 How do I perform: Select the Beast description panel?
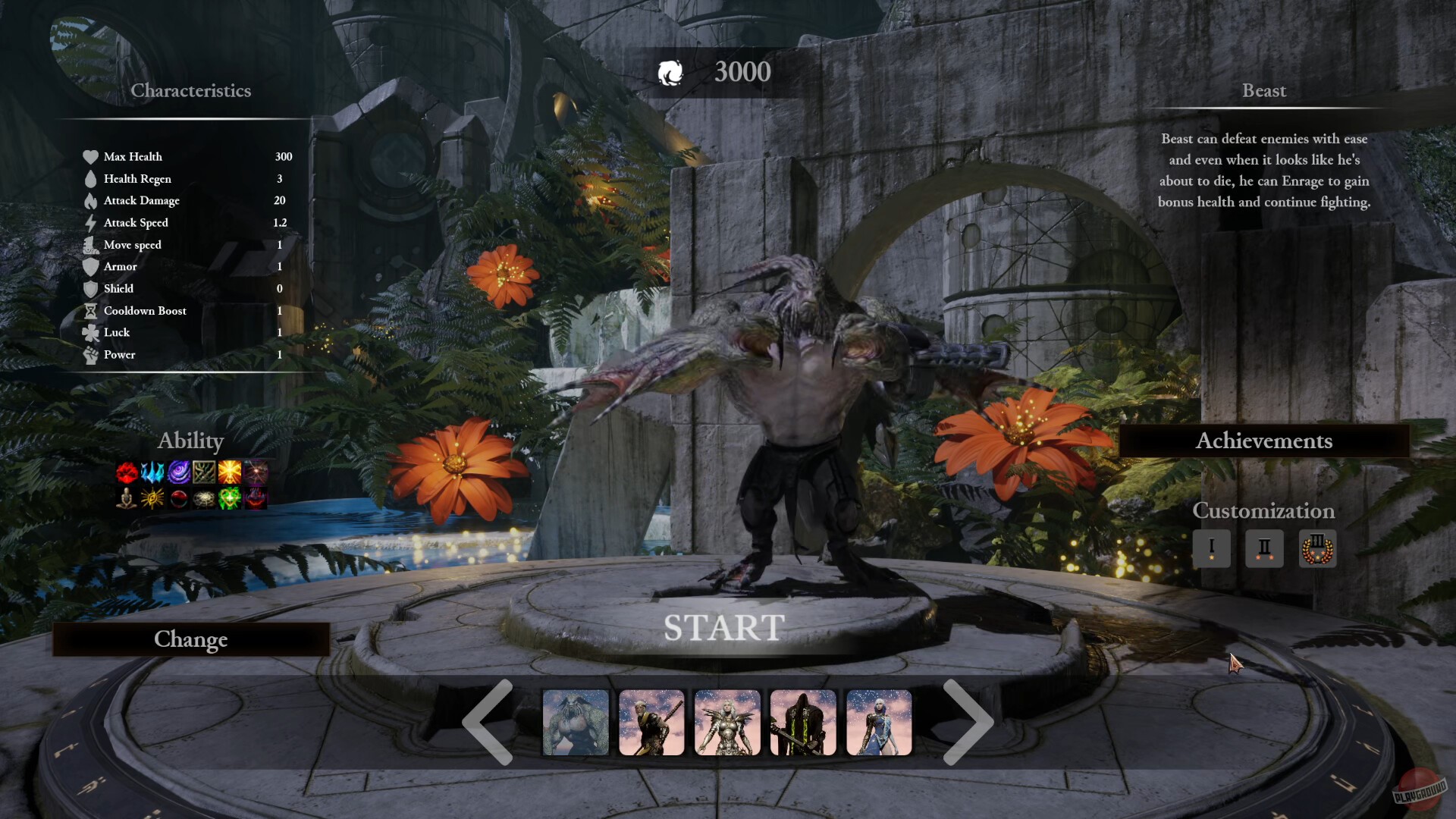coord(1264,171)
